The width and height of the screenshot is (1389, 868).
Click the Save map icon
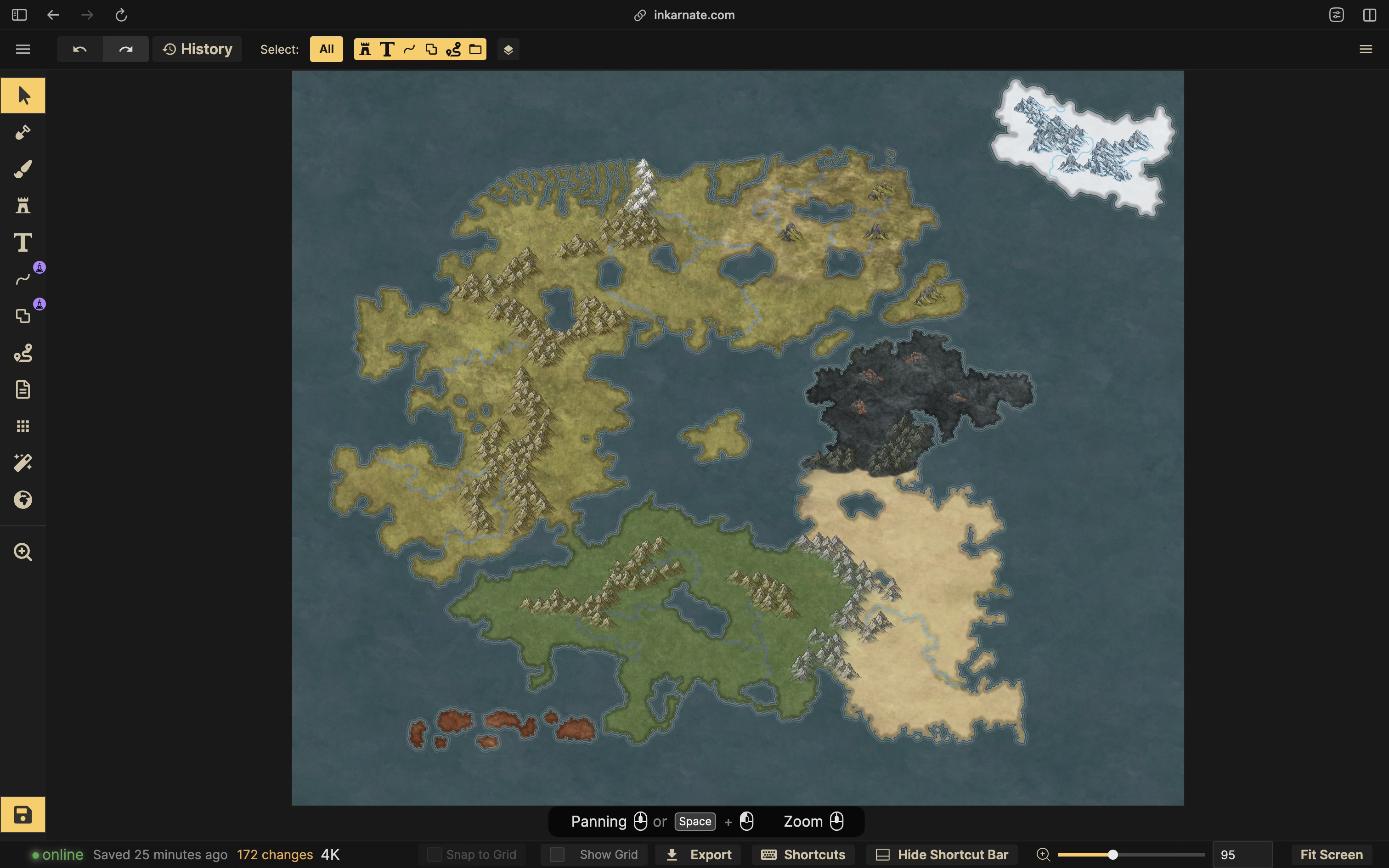click(23, 815)
